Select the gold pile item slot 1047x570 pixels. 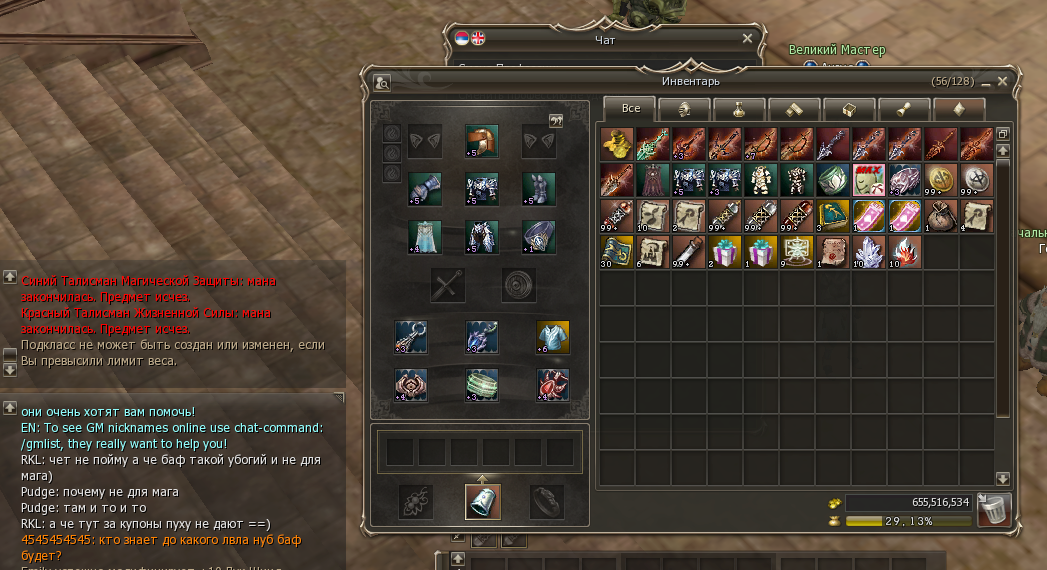click(617, 145)
